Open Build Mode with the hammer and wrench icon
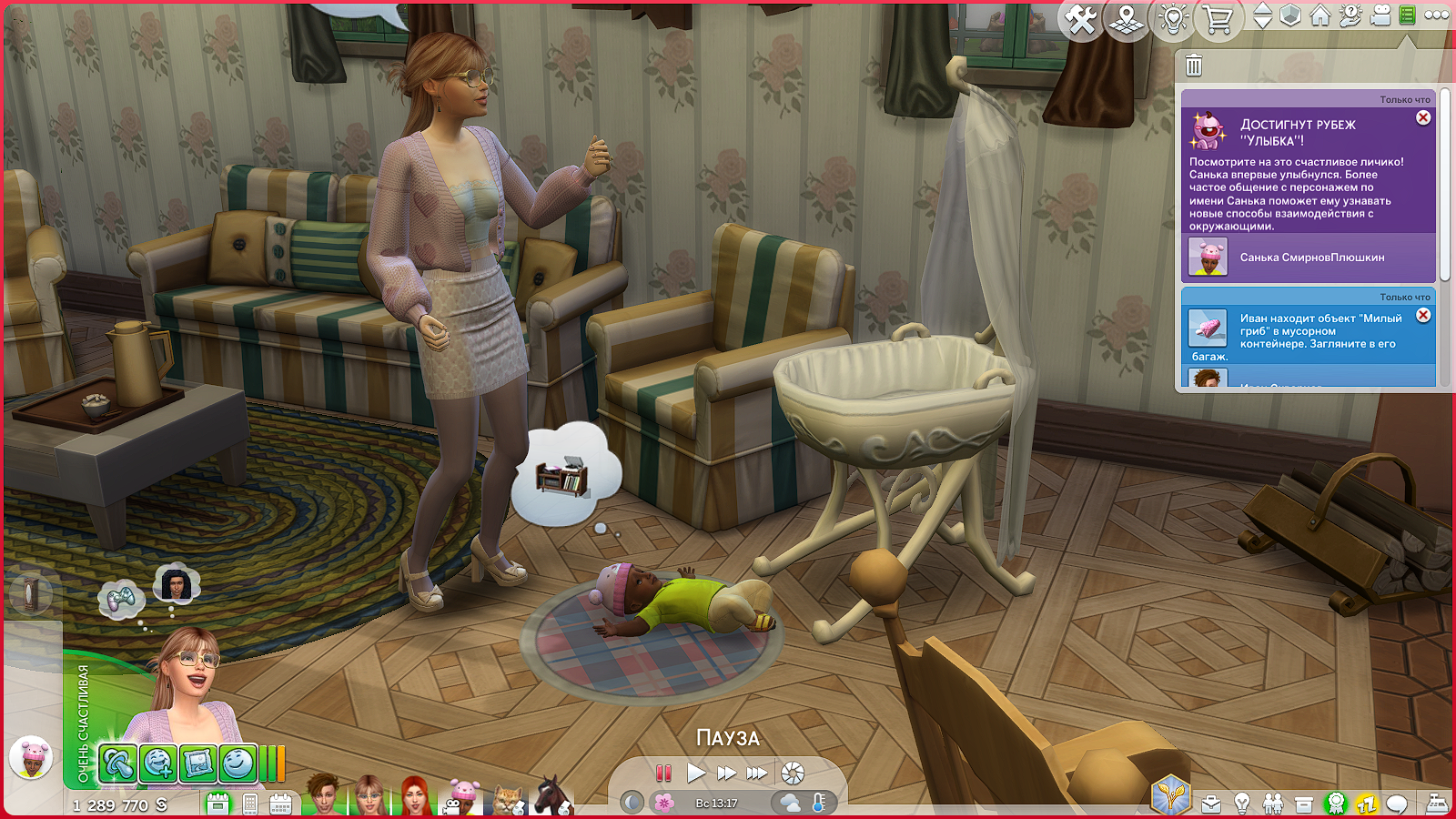Image resolution: width=1456 pixels, height=819 pixels. point(1081,19)
